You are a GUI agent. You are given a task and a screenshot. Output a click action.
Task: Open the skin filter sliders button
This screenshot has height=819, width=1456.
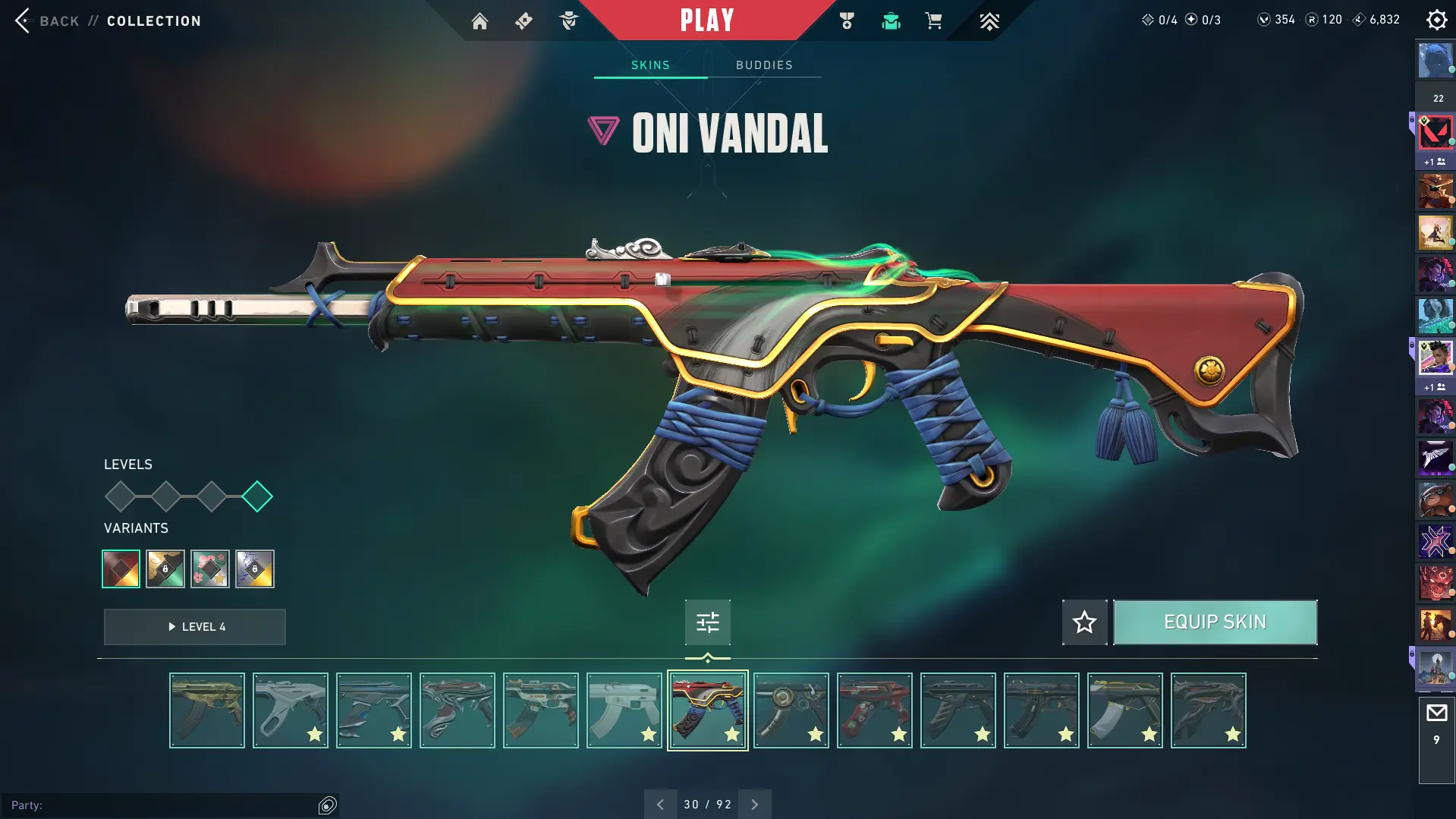(707, 622)
